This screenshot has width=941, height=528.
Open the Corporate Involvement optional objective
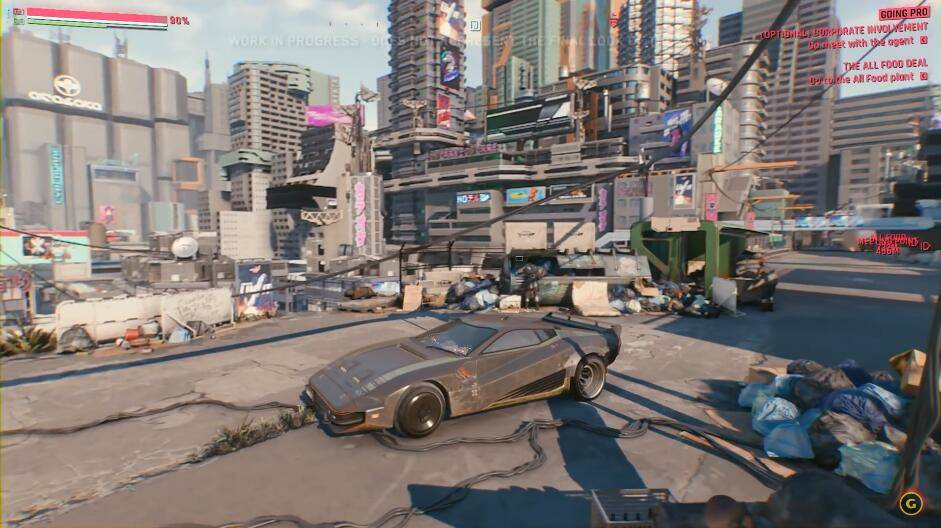[845, 33]
